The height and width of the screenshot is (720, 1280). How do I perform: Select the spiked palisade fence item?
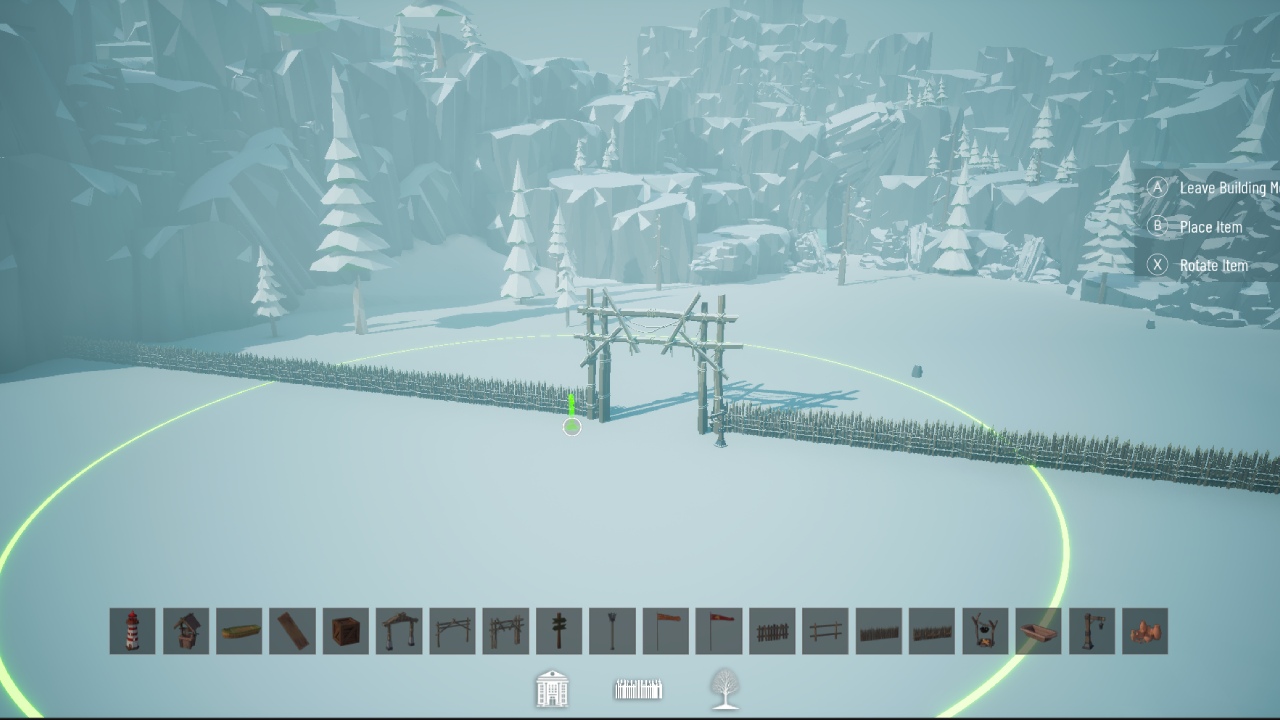tap(878, 630)
